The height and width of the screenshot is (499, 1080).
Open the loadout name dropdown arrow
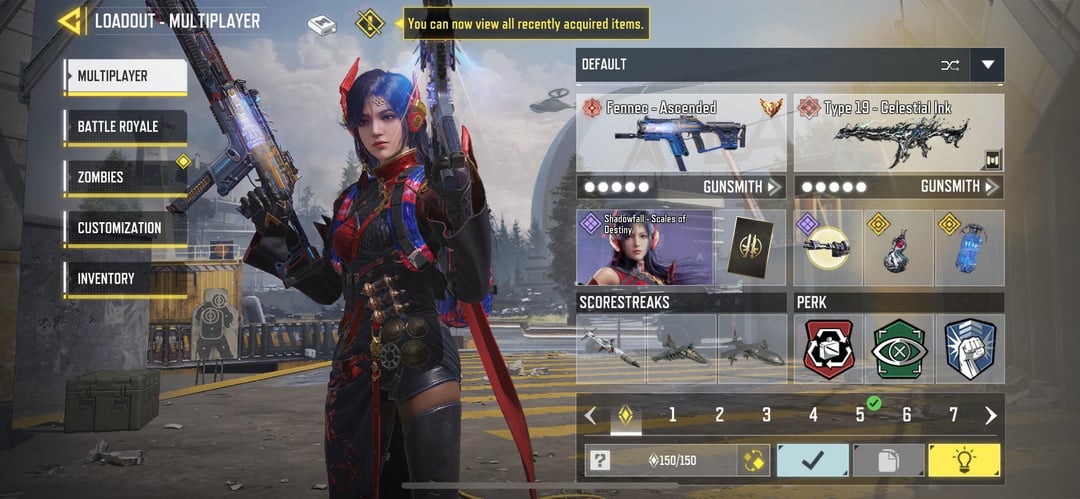(x=988, y=65)
